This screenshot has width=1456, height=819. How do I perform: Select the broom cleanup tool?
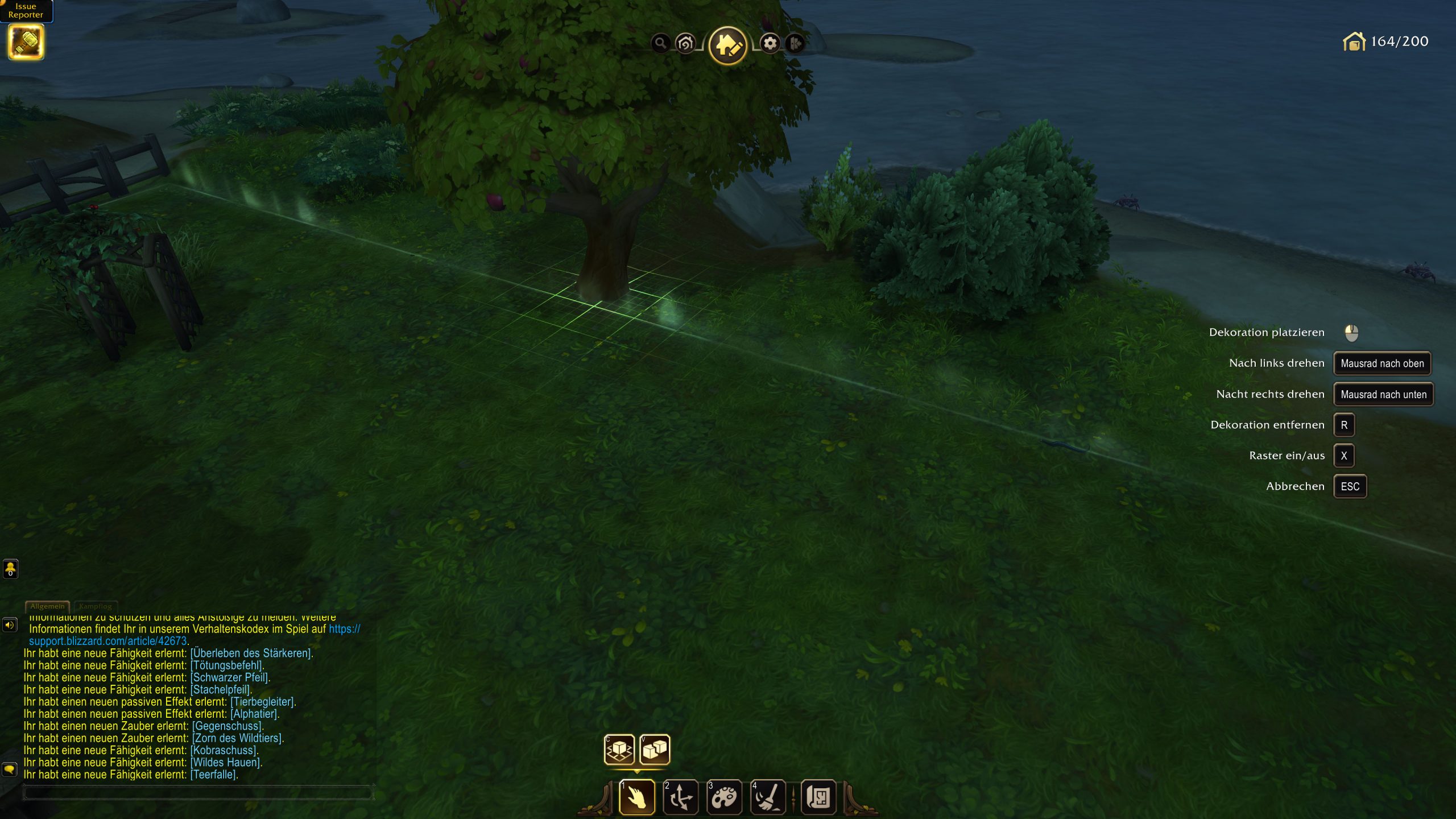768,797
